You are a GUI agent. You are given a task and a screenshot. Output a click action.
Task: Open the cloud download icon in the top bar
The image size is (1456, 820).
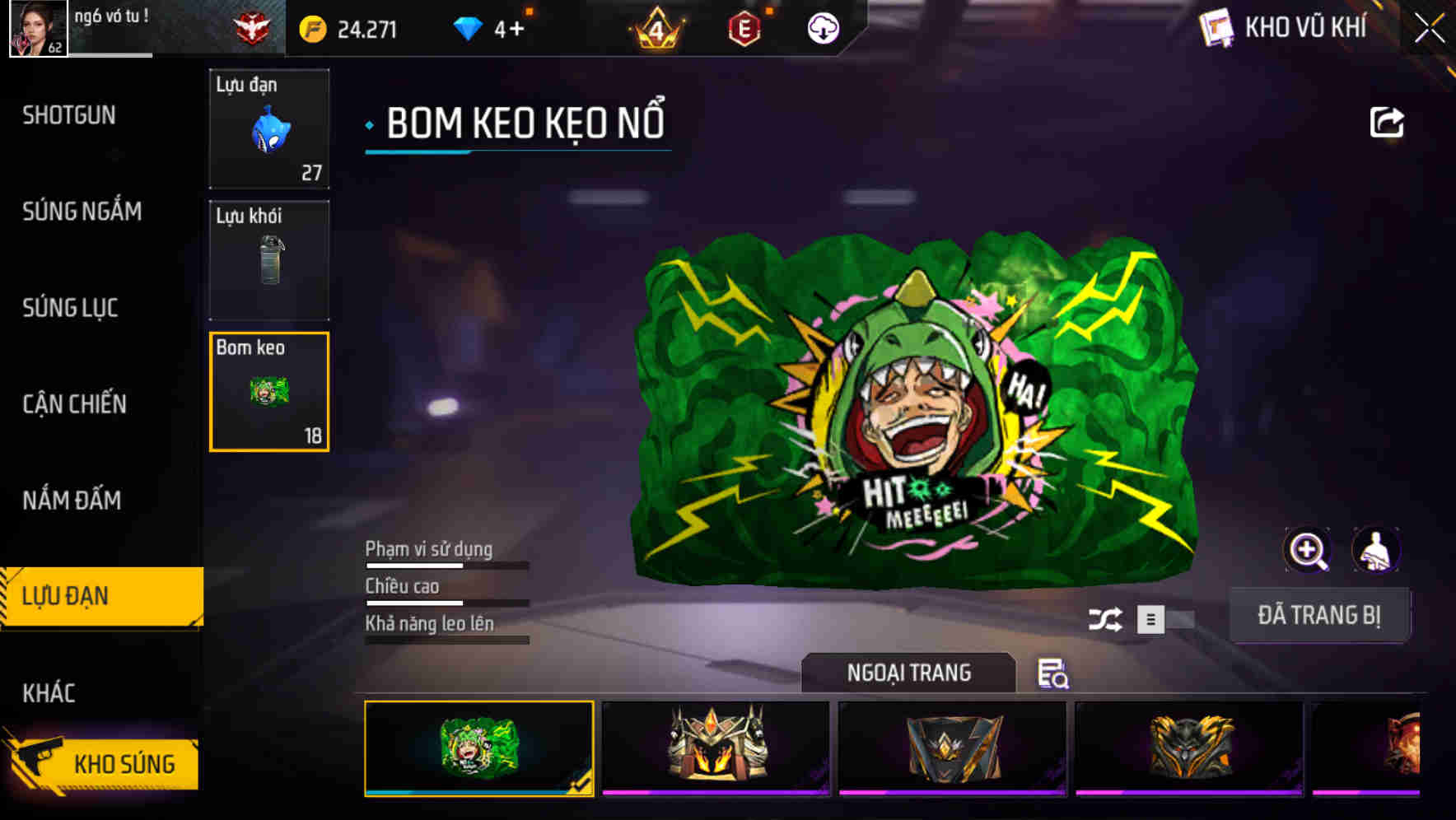pyautogui.click(x=823, y=29)
